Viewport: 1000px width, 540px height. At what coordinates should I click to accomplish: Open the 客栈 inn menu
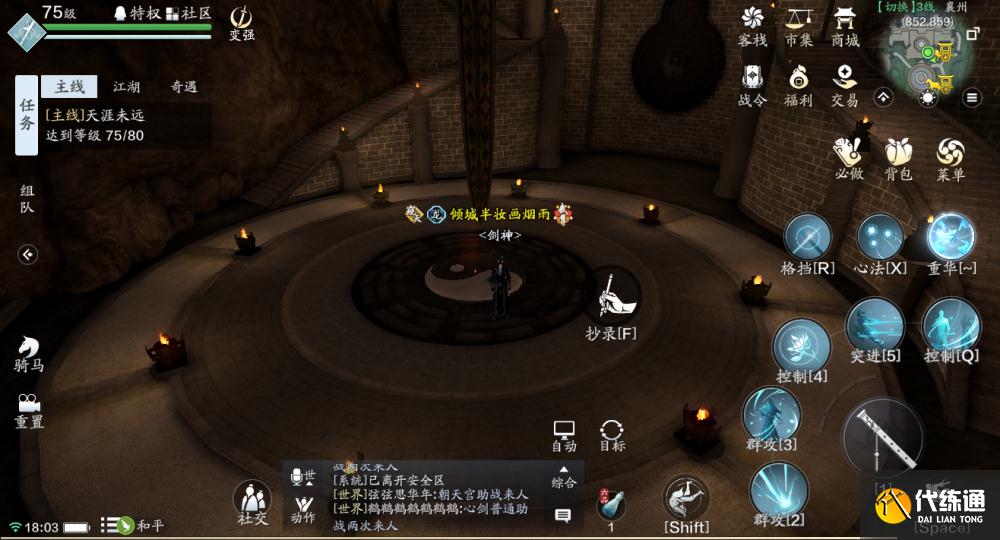(752, 24)
